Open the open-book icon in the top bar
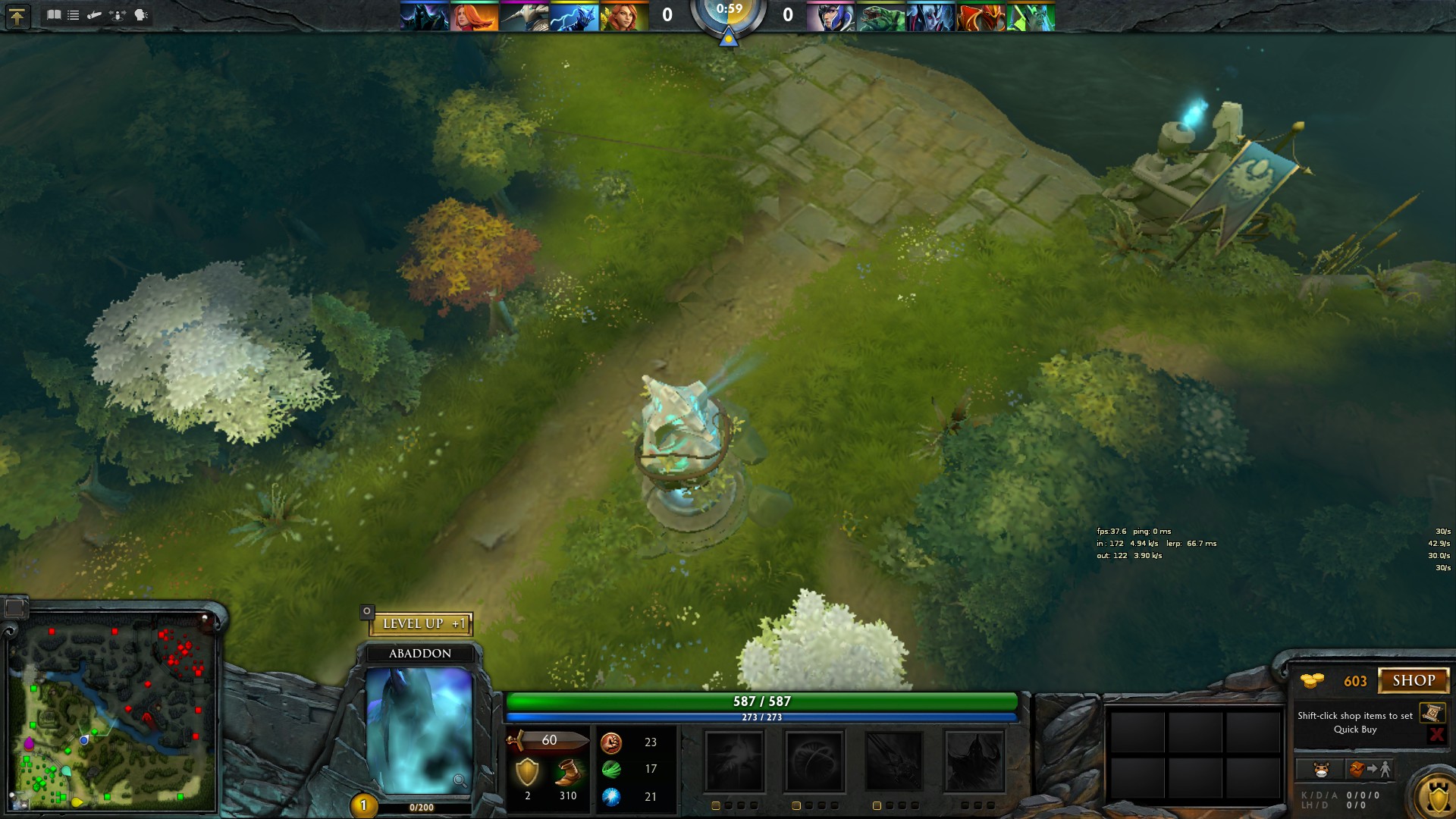Image resolution: width=1456 pixels, height=819 pixels. pos(54,14)
